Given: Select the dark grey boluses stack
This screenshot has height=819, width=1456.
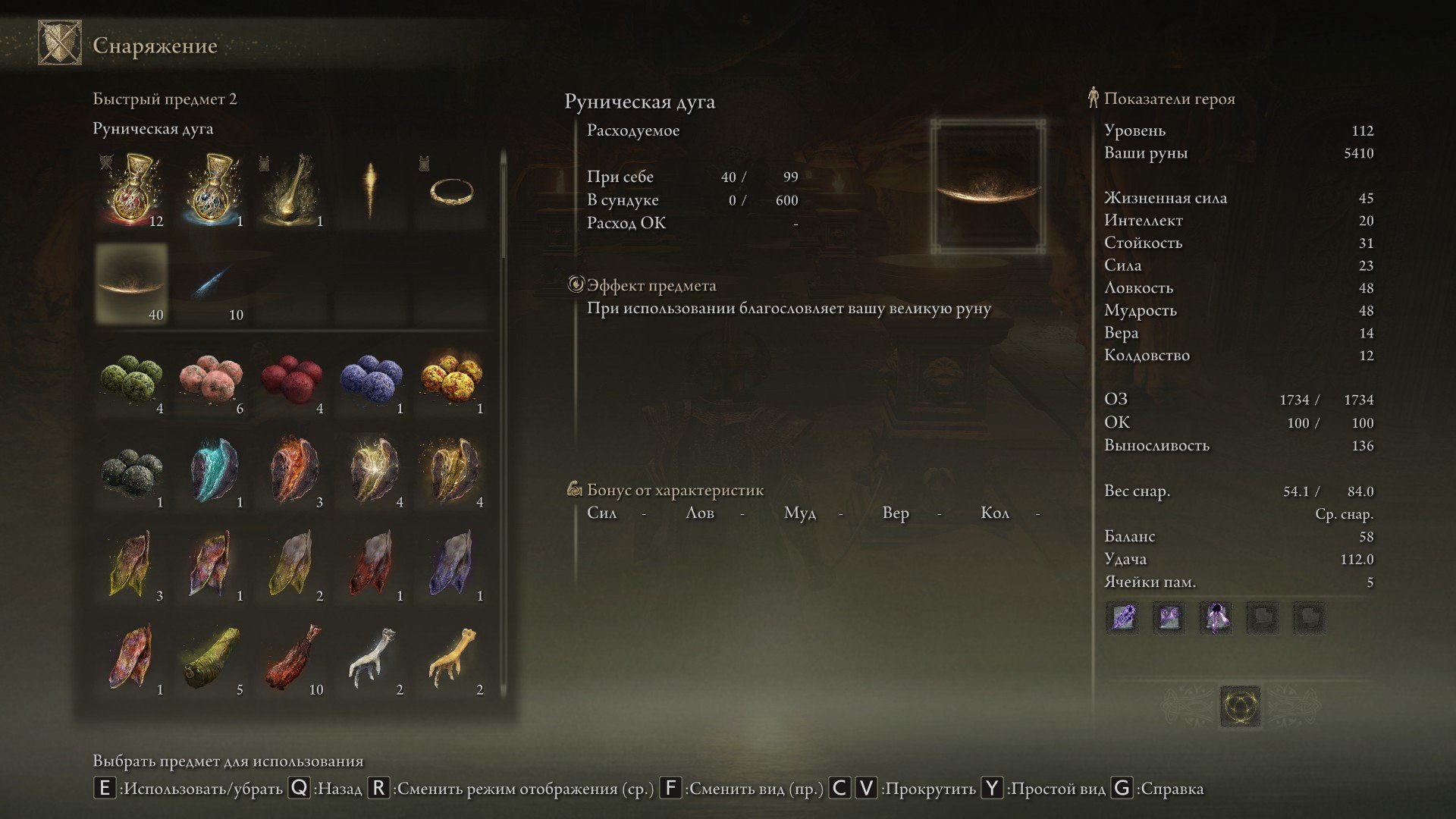Looking at the screenshot, I should pos(132,472).
